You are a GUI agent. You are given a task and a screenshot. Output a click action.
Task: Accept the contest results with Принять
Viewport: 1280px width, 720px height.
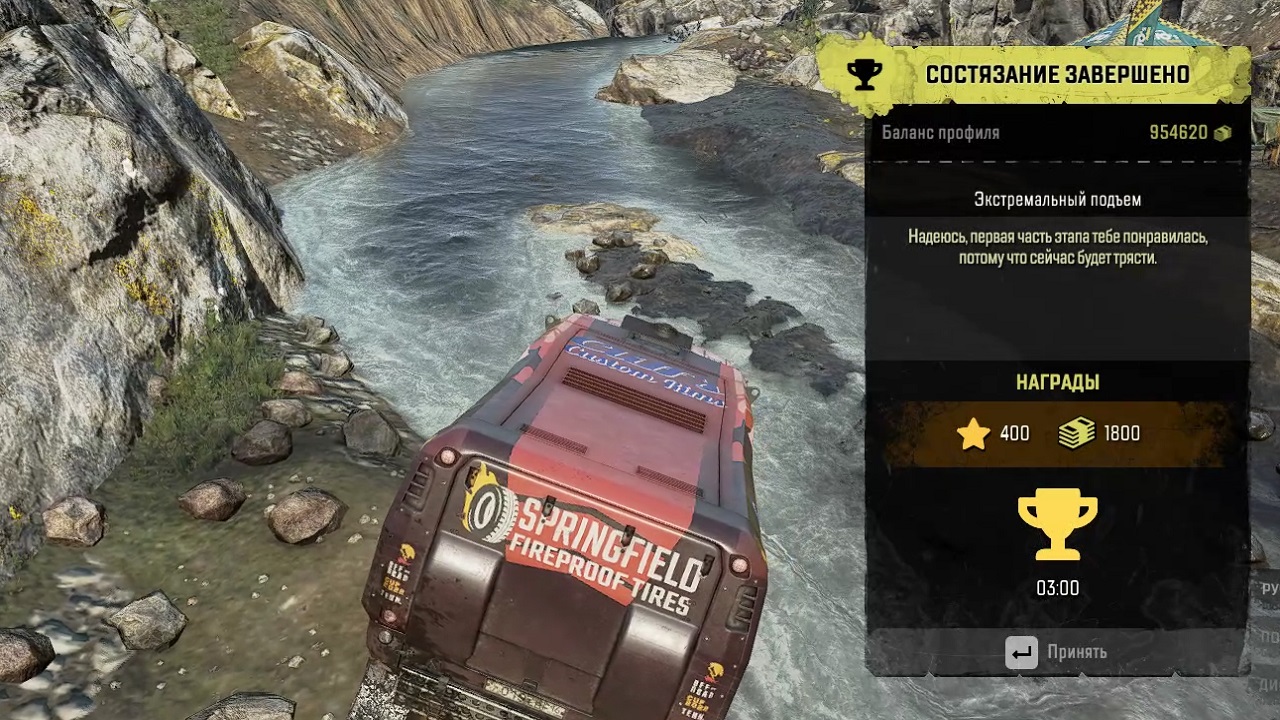(1057, 653)
